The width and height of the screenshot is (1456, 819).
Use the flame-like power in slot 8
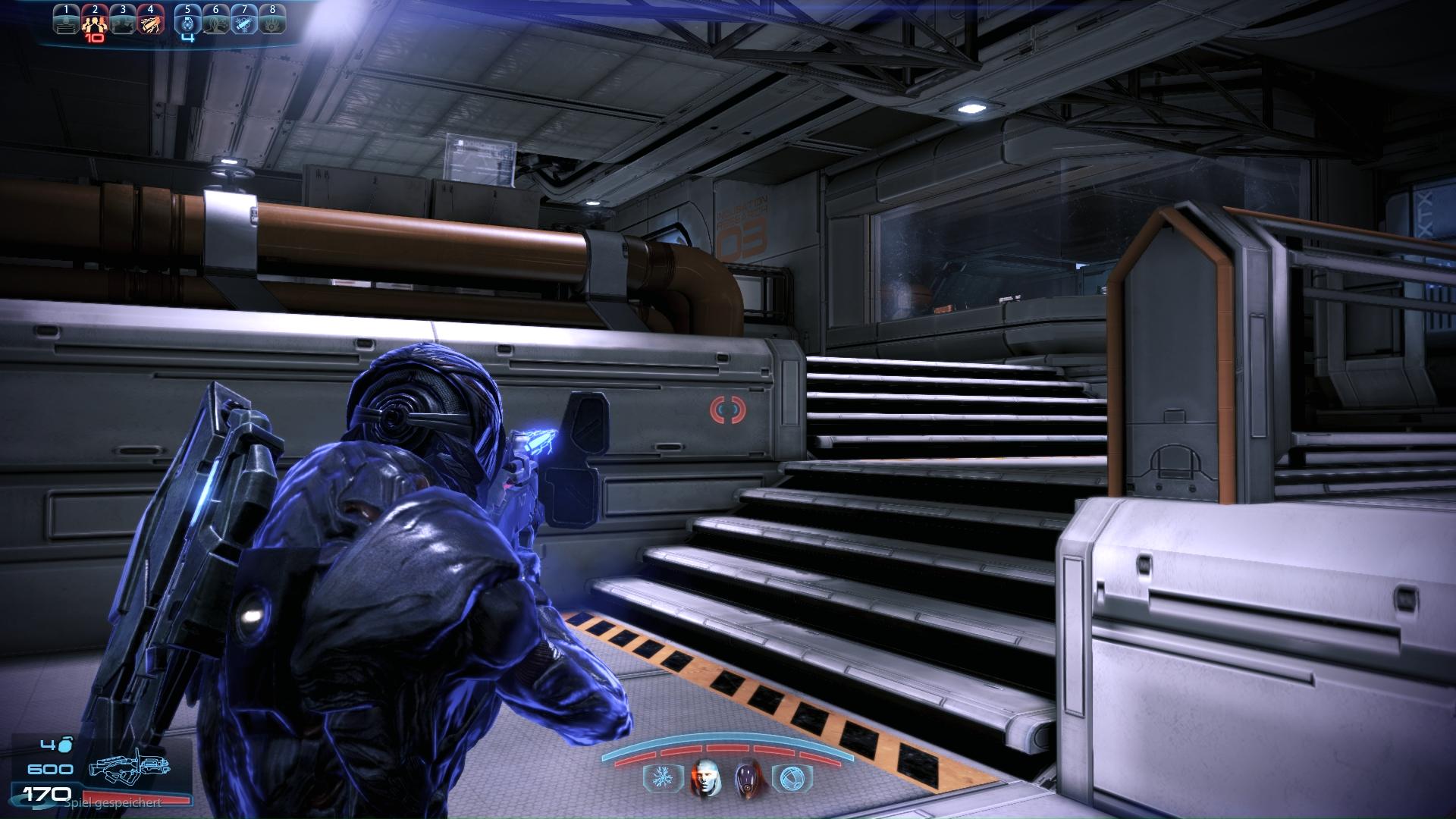[271, 24]
